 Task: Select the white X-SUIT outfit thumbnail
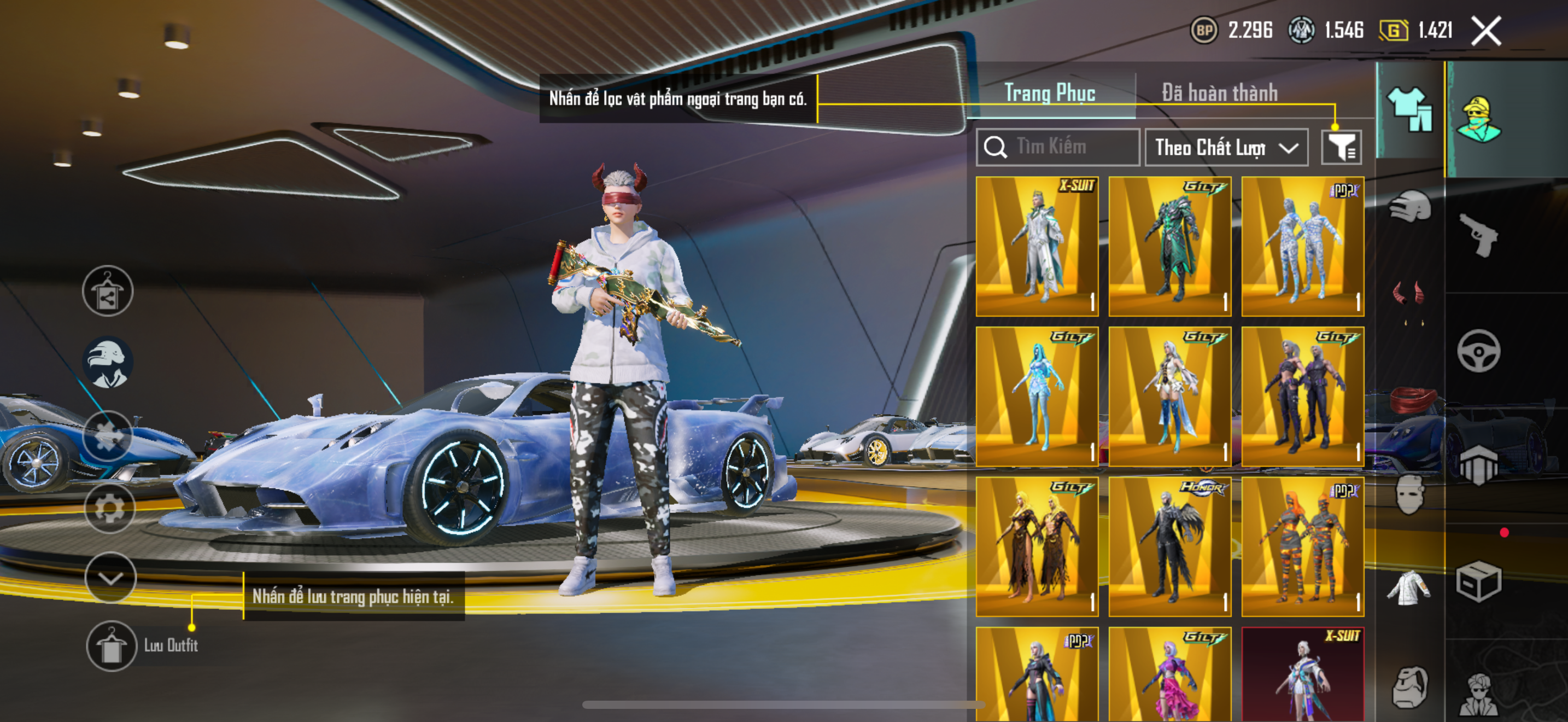coord(1037,247)
